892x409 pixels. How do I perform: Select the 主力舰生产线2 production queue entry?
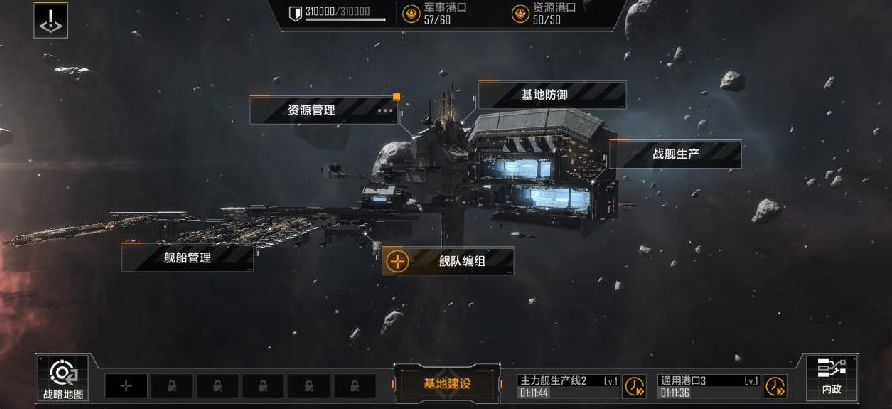coord(568,386)
